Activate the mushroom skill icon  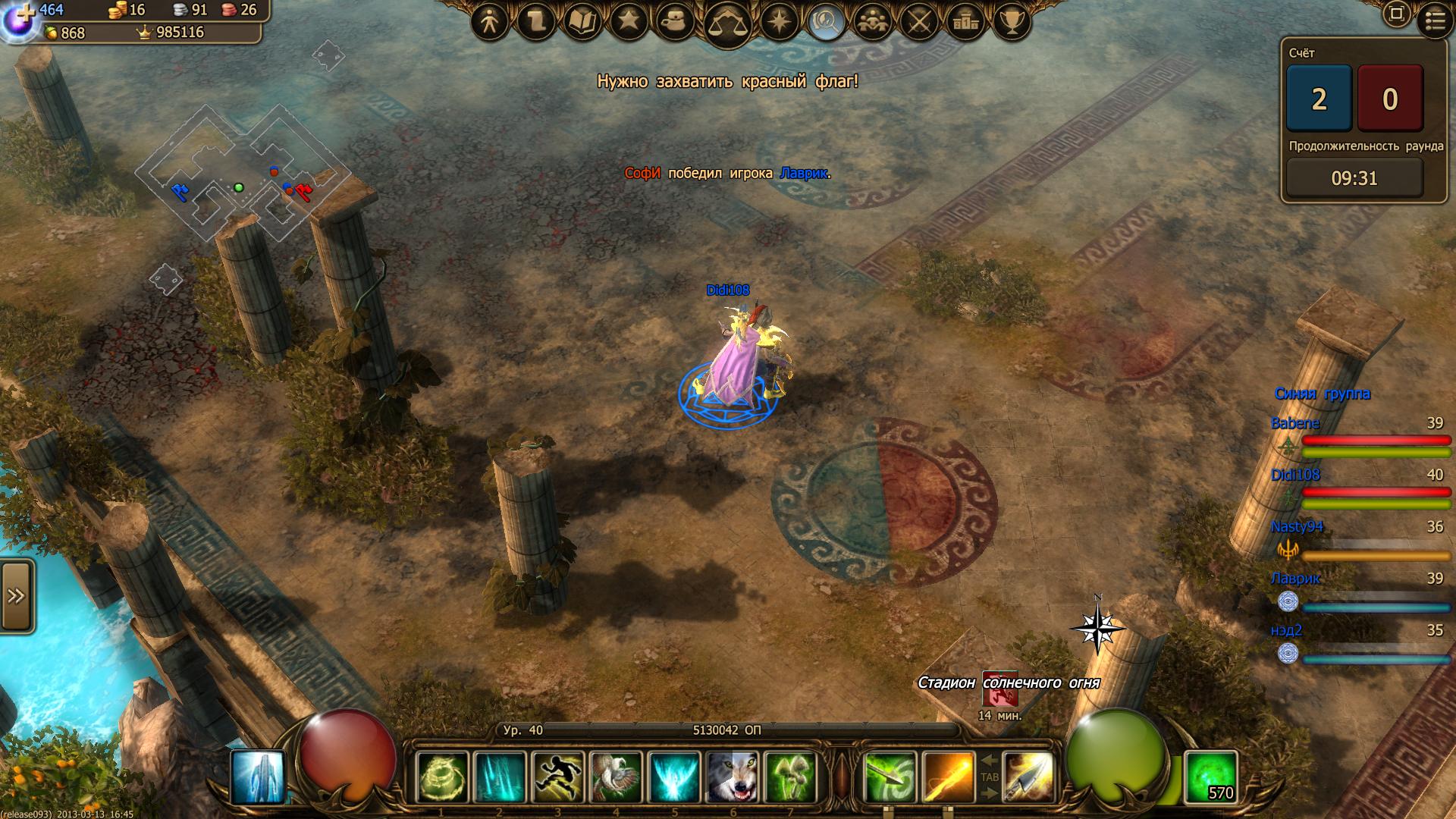790,777
